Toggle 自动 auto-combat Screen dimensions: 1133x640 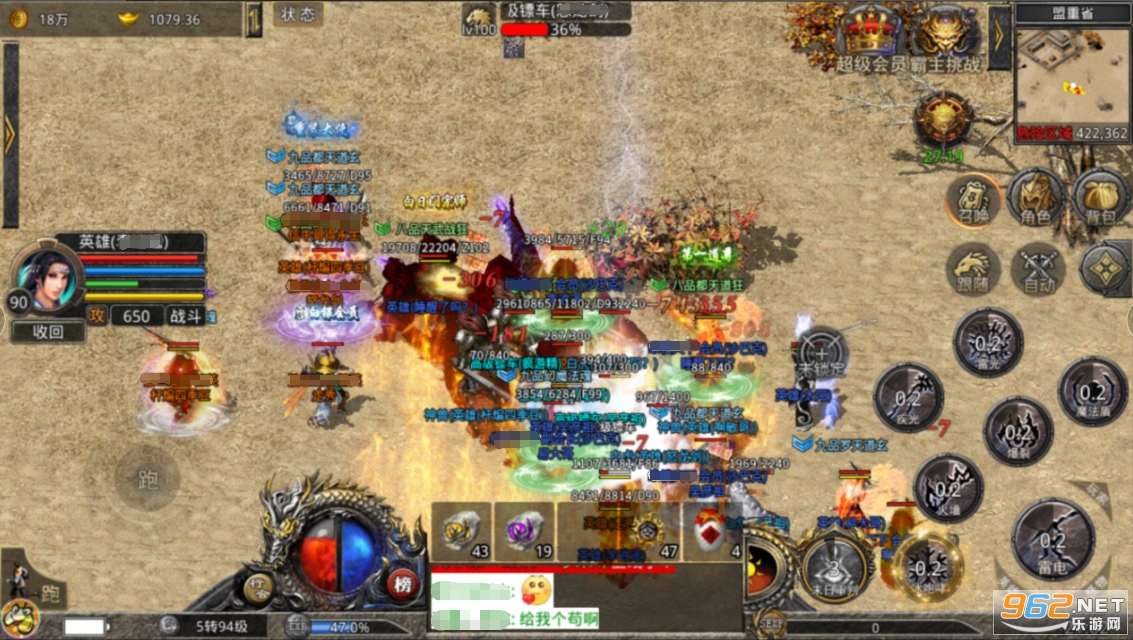[1037, 270]
